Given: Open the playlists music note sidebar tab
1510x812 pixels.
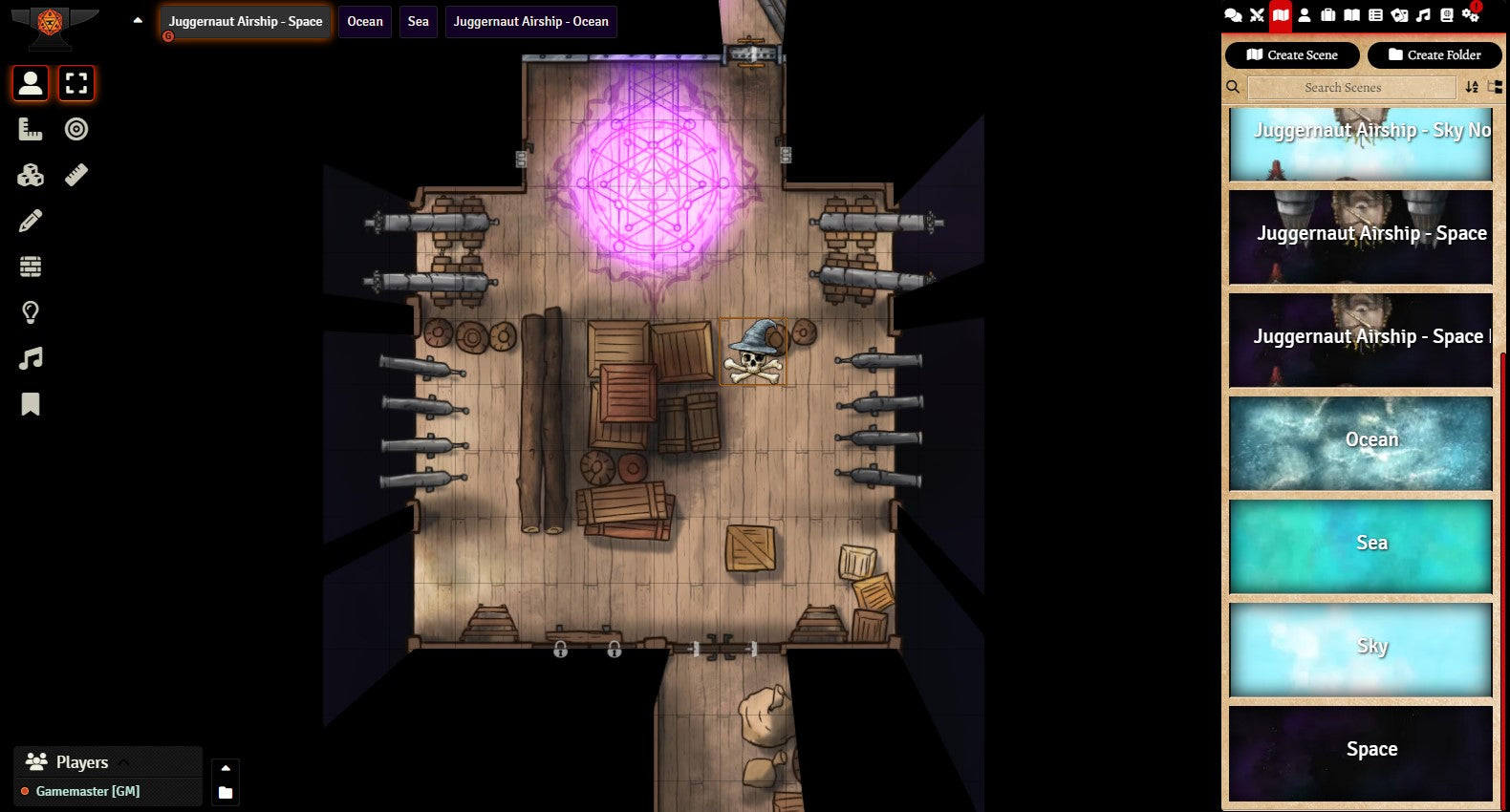Looking at the screenshot, I should (x=1423, y=14).
